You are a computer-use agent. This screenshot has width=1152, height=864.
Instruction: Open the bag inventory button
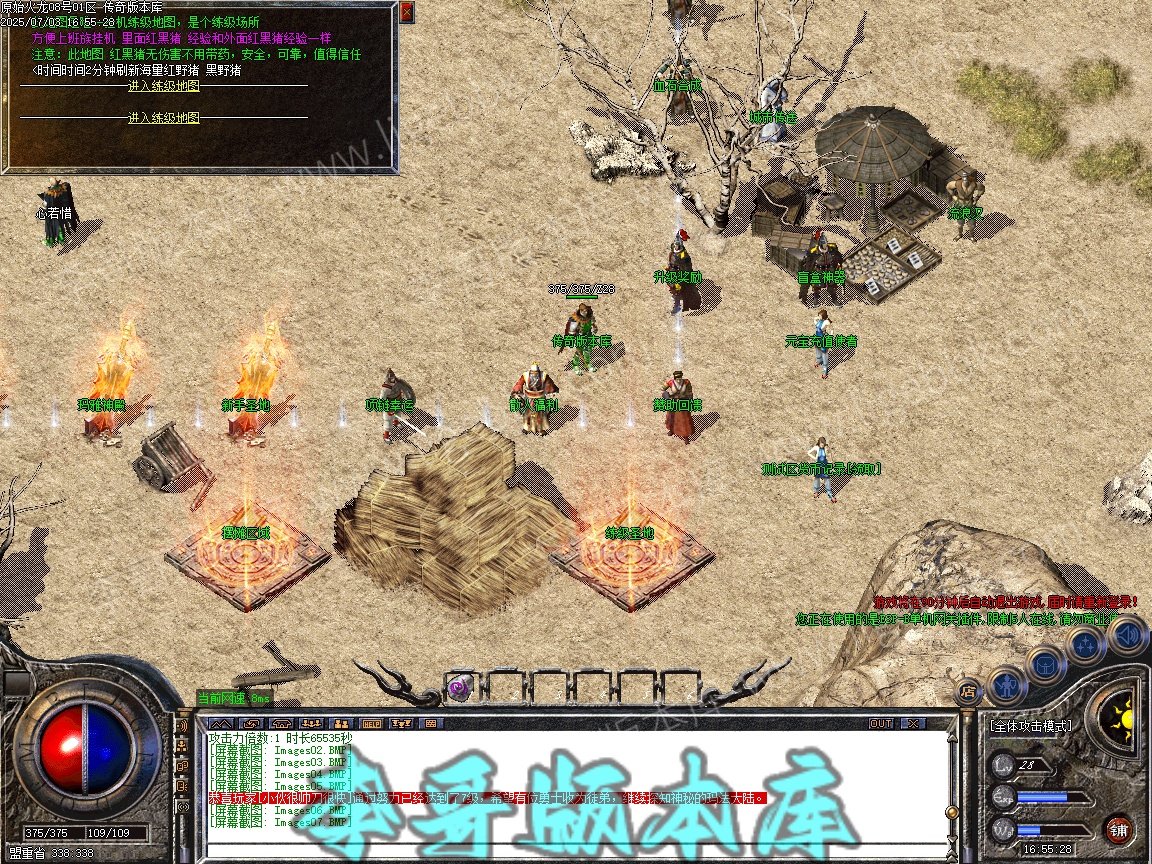click(1045, 663)
